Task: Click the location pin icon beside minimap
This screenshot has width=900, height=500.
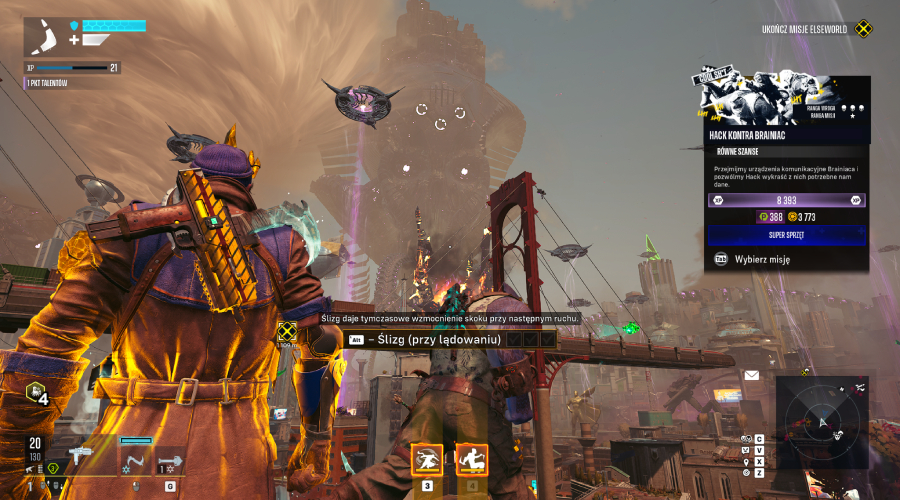Action: click(746, 462)
